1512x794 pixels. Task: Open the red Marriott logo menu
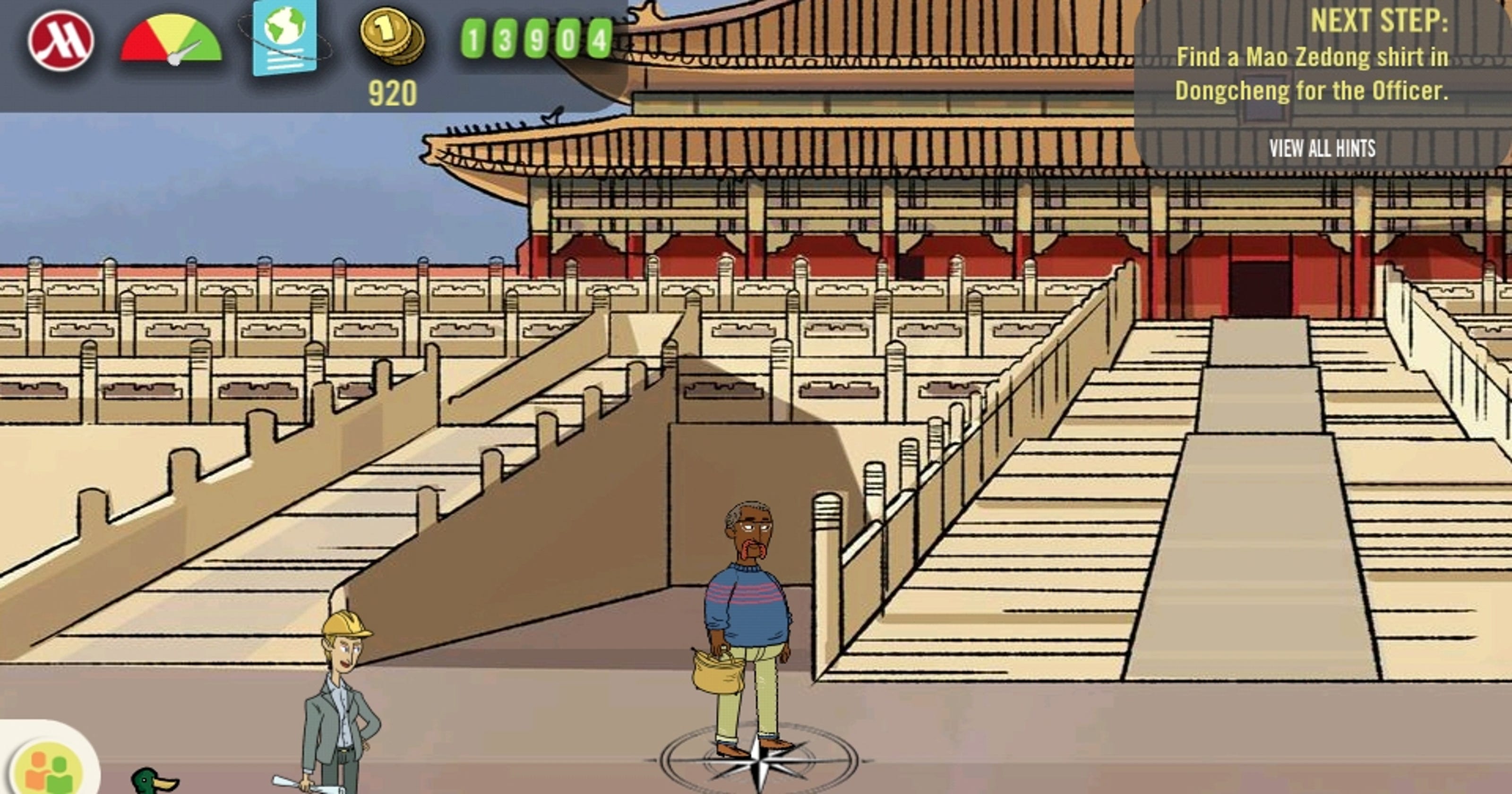pyautogui.click(x=61, y=41)
